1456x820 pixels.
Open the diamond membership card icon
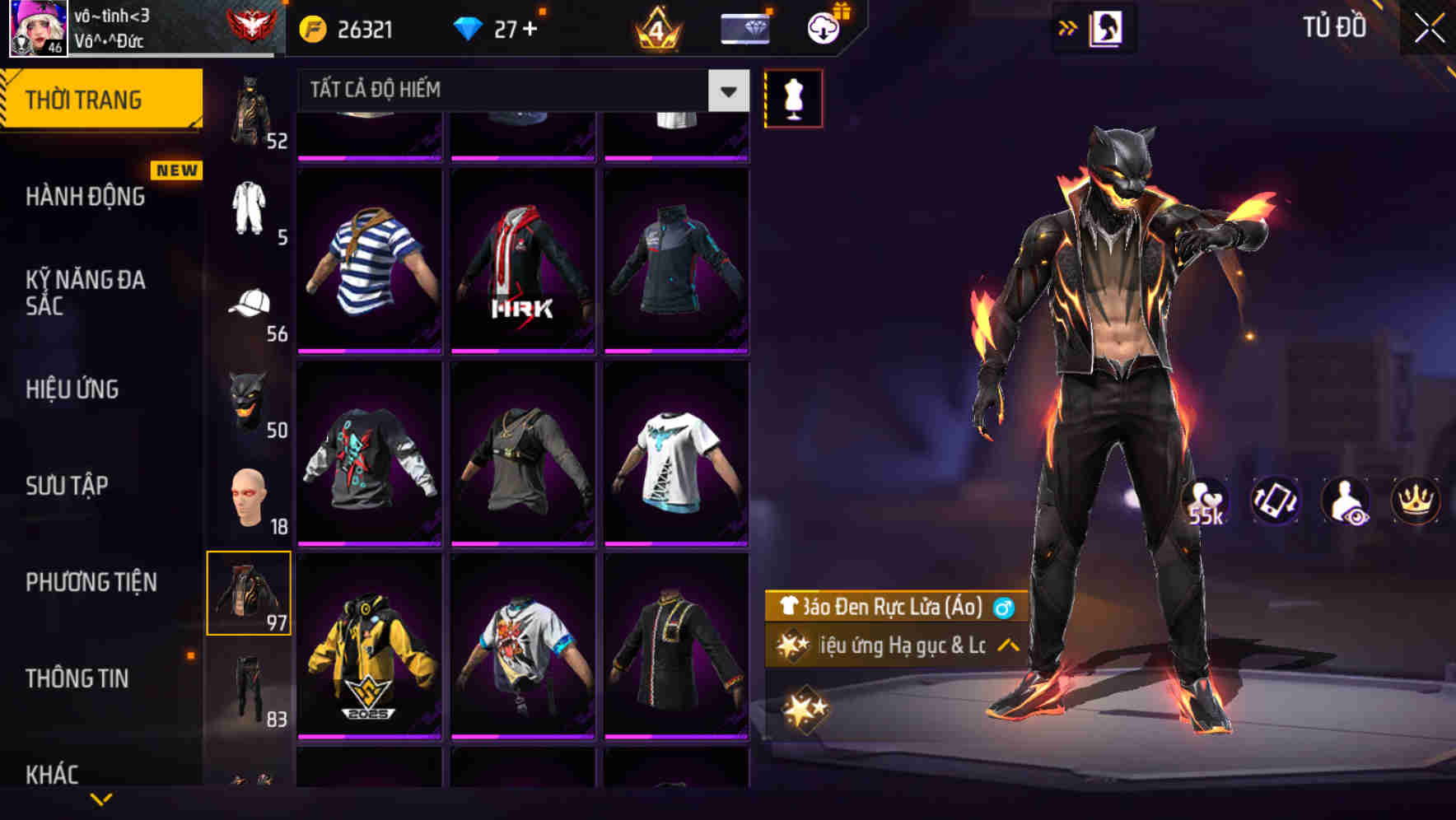point(745,26)
